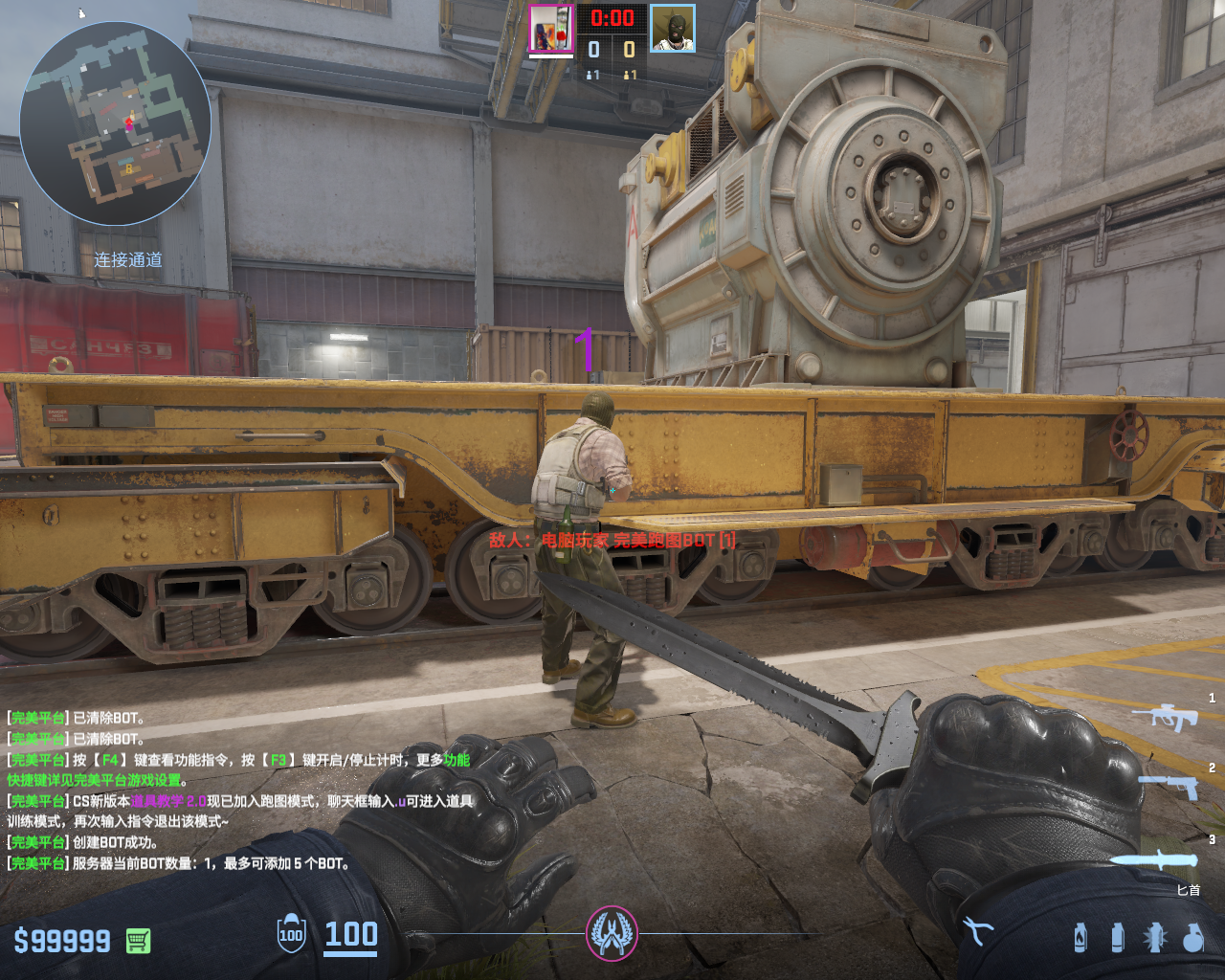Screen dimensions: 1225x980
Task: Select the player avatar with the magenta border
Action: click(x=550, y=28)
